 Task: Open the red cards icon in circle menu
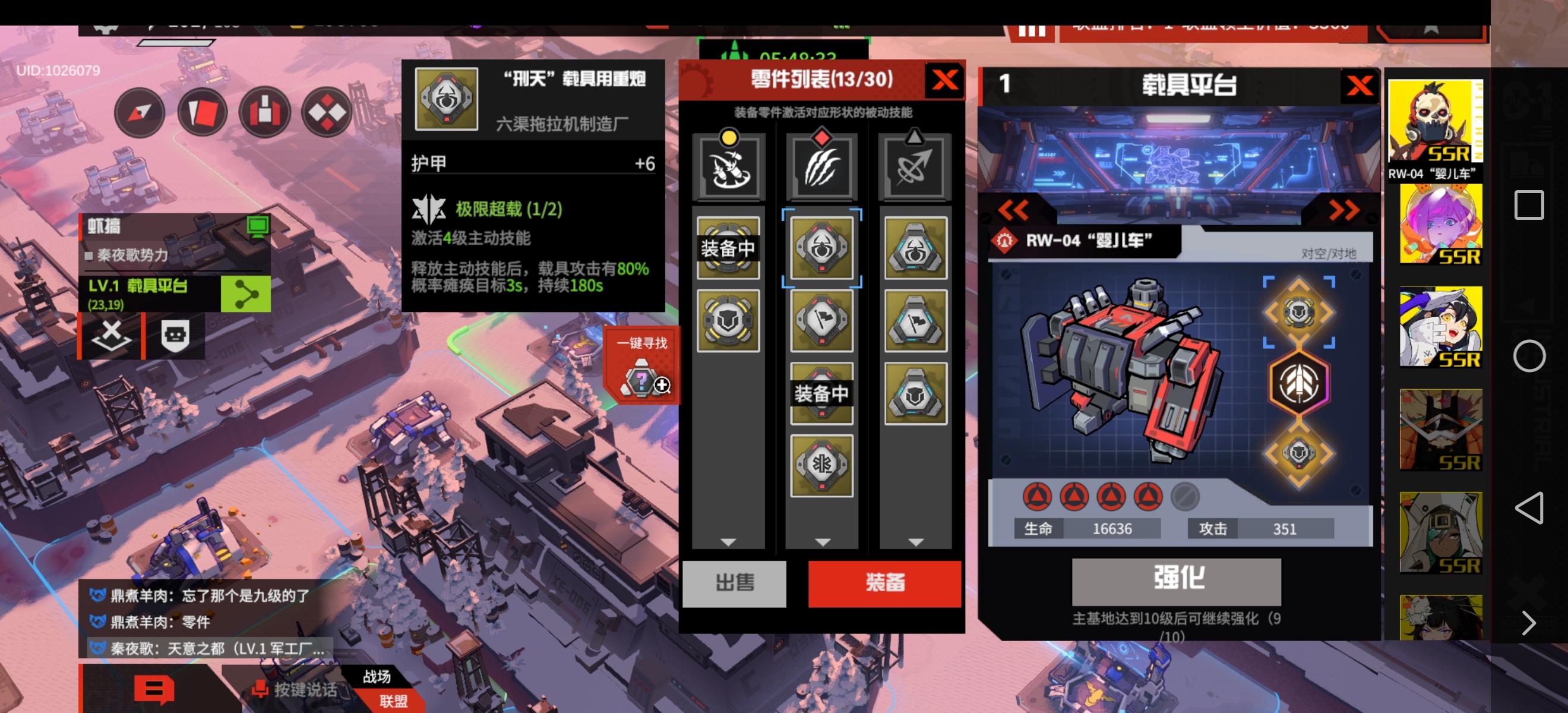[x=202, y=112]
